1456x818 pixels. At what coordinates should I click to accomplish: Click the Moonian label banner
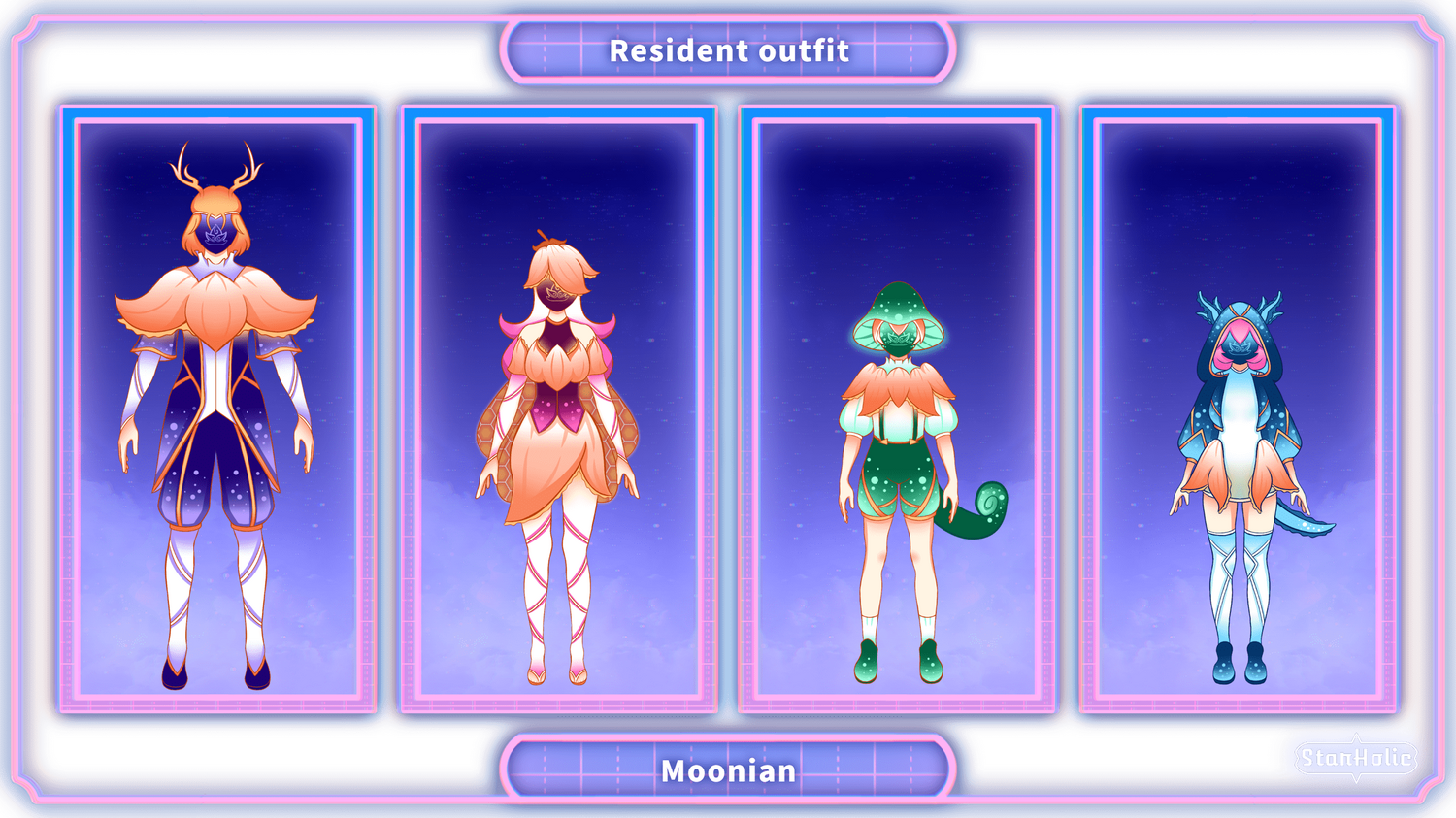tap(728, 770)
